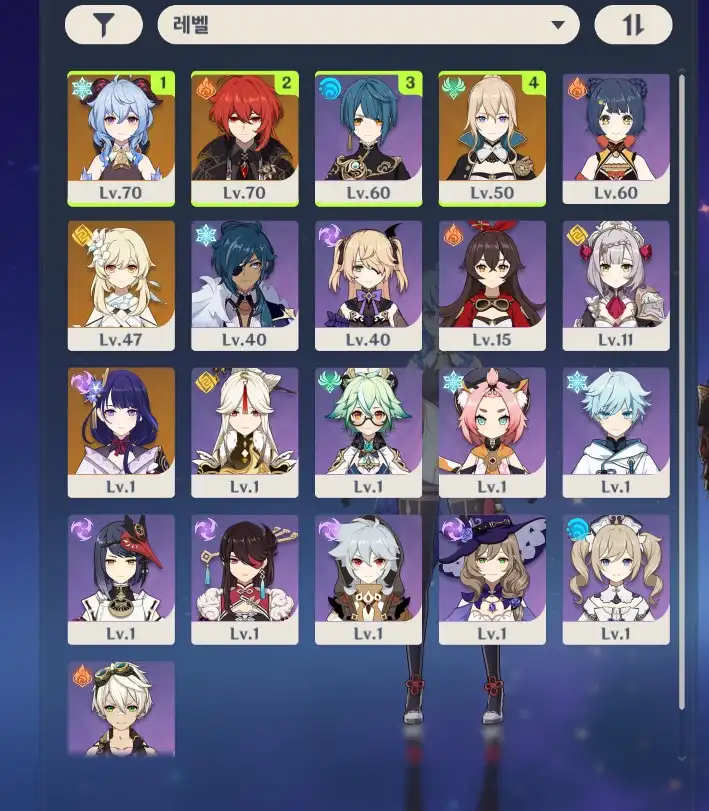Viewport: 709px width, 811px height.
Task: Choose Fischl's Lv.40 Electro card
Action: [368, 285]
